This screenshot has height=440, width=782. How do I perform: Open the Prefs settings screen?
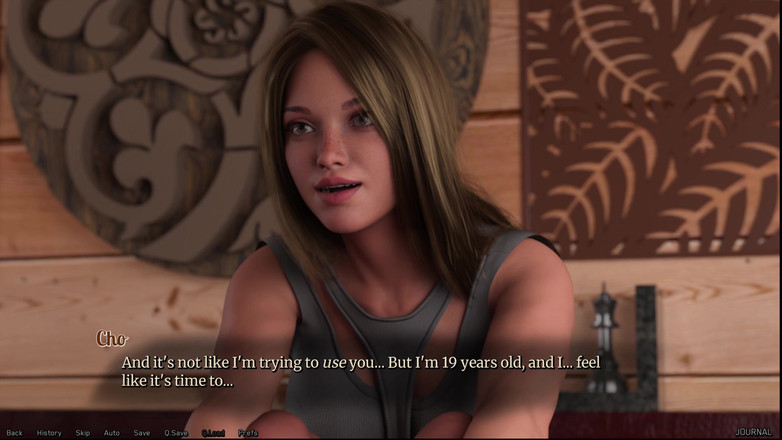click(248, 433)
